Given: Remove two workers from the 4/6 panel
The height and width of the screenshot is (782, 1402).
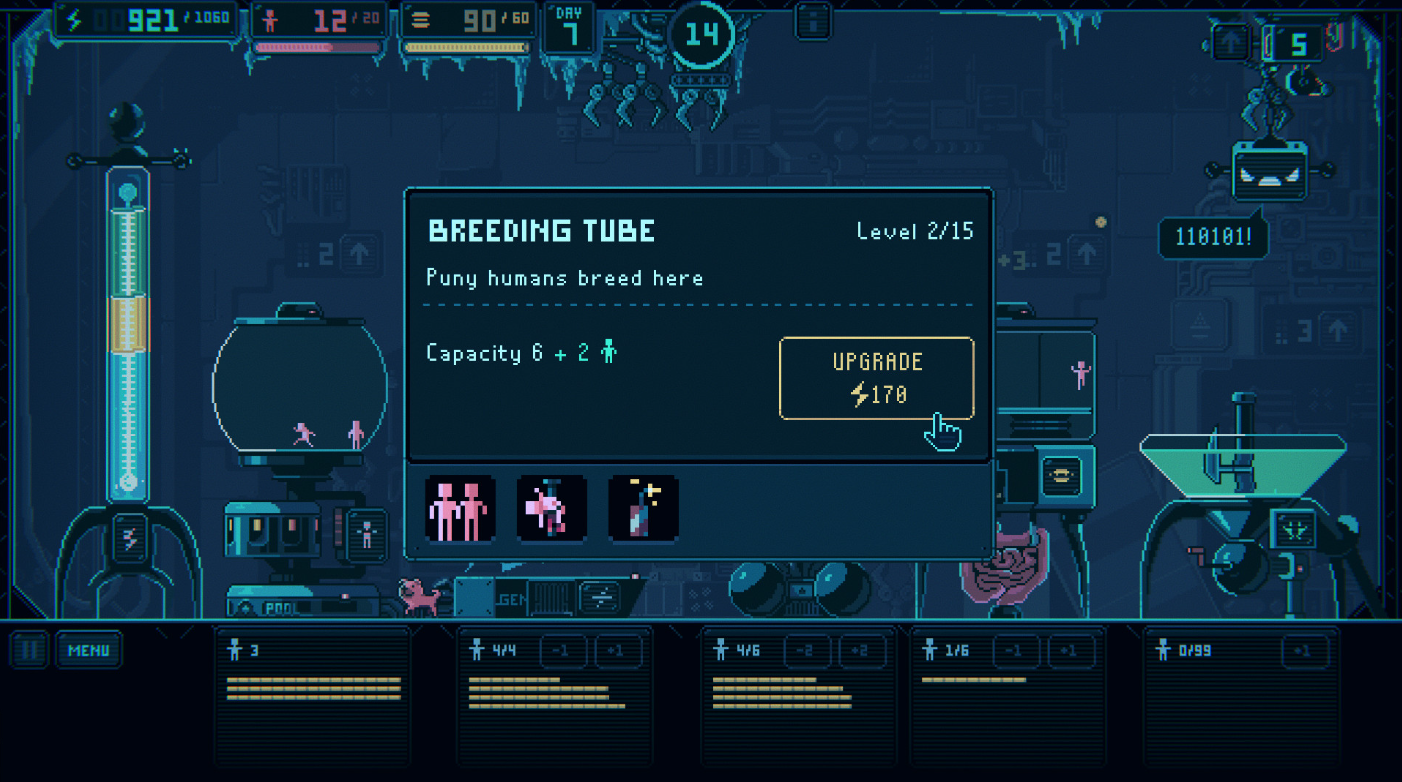Looking at the screenshot, I should [807, 652].
